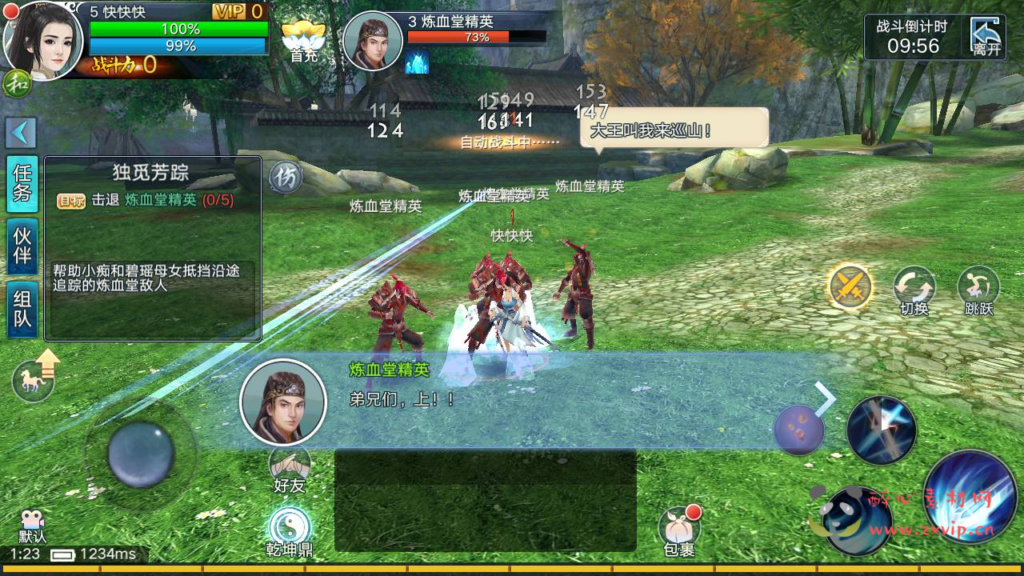Switch to the 伙伴 tab
This screenshot has height=576, width=1024.
(22, 246)
